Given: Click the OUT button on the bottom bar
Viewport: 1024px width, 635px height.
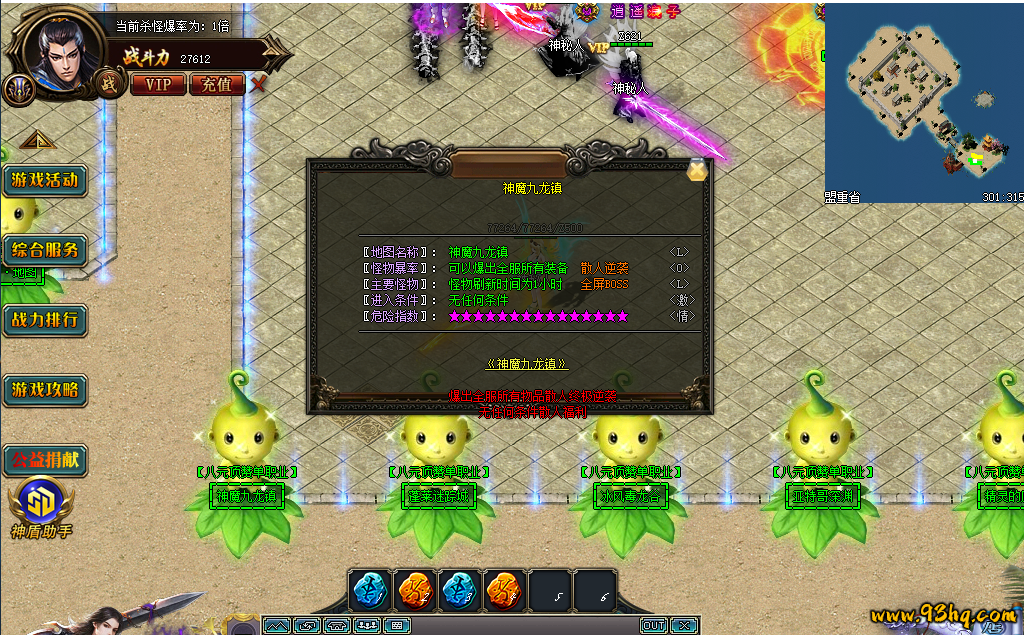Looking at the screenshot, I should 654,626.
